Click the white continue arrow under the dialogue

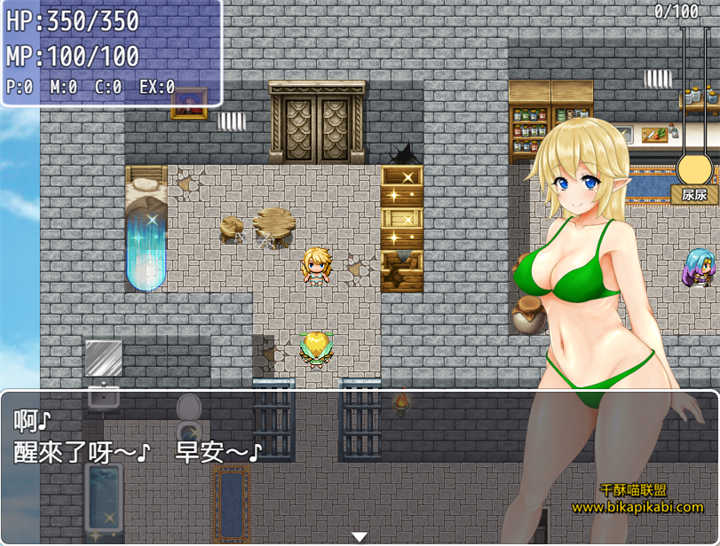(359, 537)
